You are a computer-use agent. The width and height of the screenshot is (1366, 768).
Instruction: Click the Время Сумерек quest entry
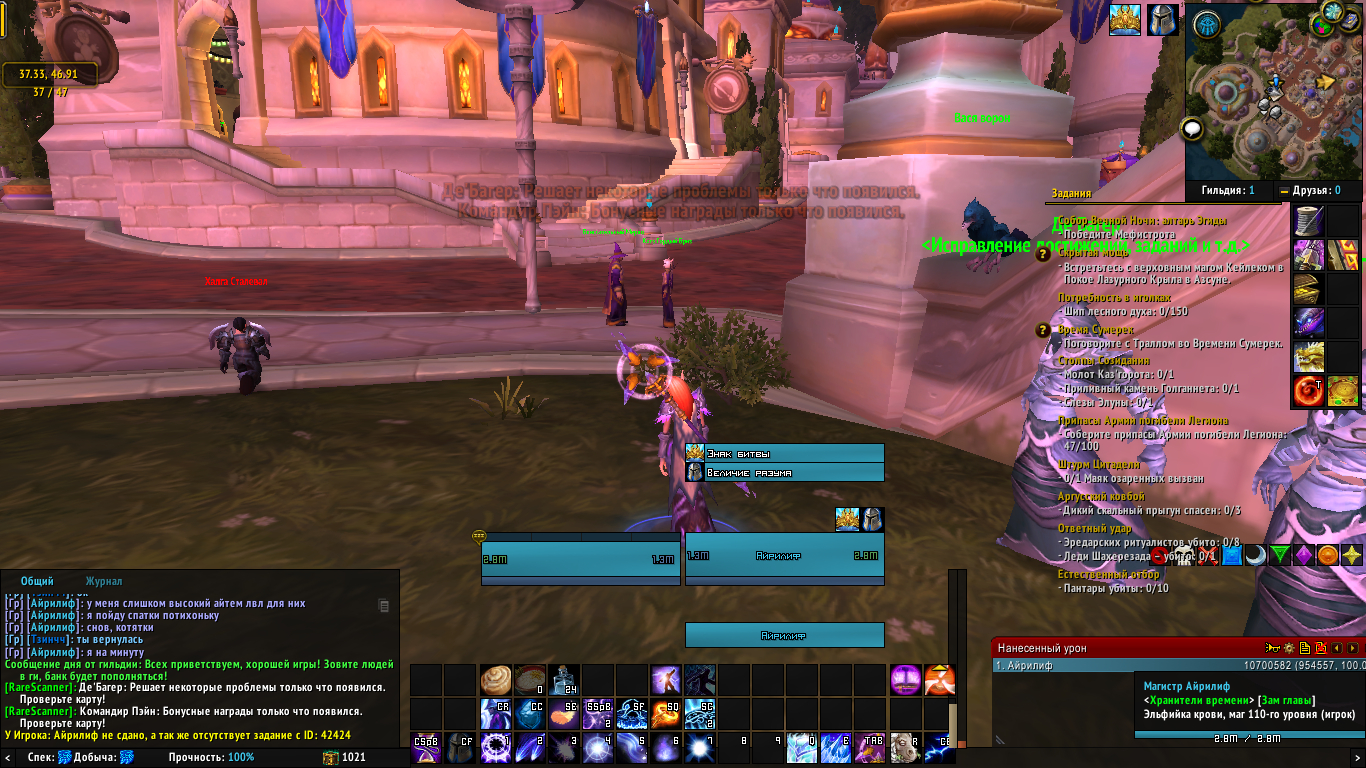click(1096, 330)
